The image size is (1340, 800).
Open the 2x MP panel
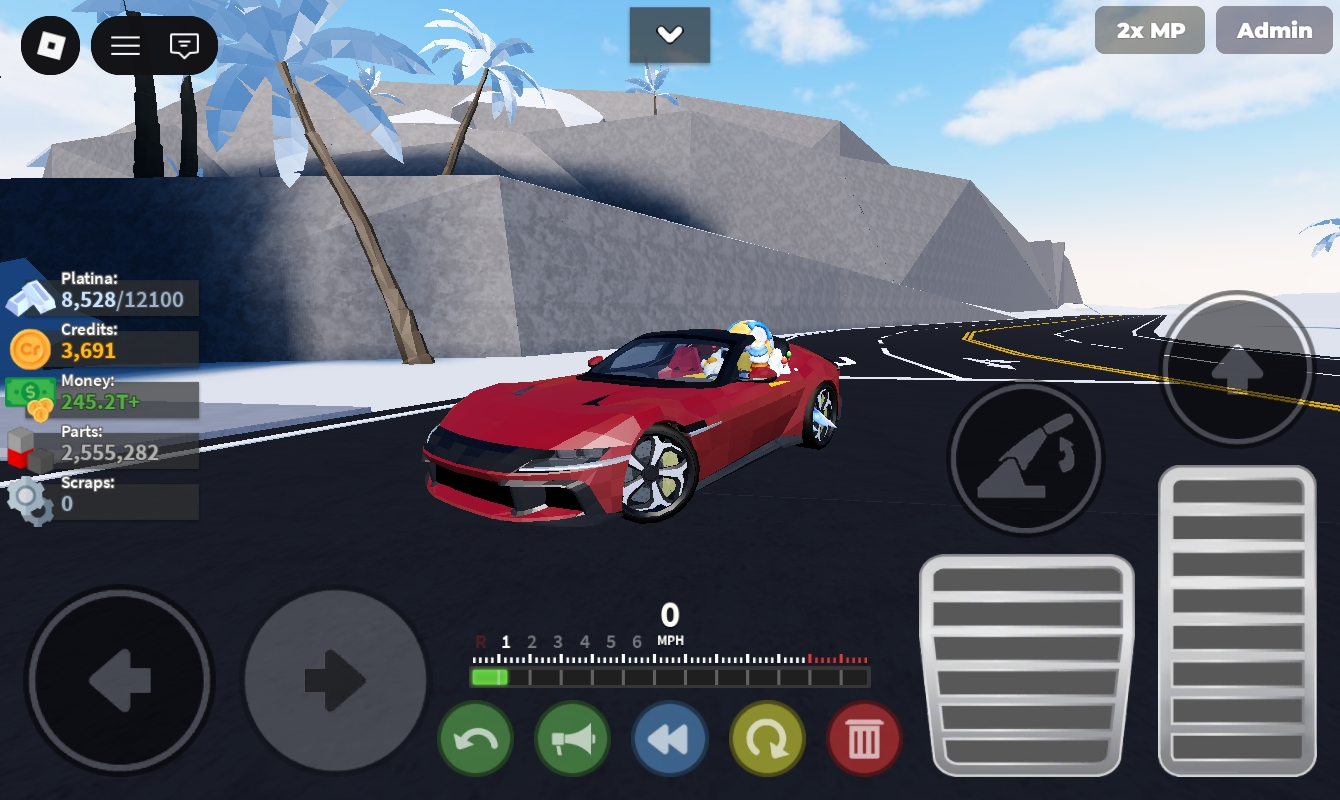pos(1150,31)
